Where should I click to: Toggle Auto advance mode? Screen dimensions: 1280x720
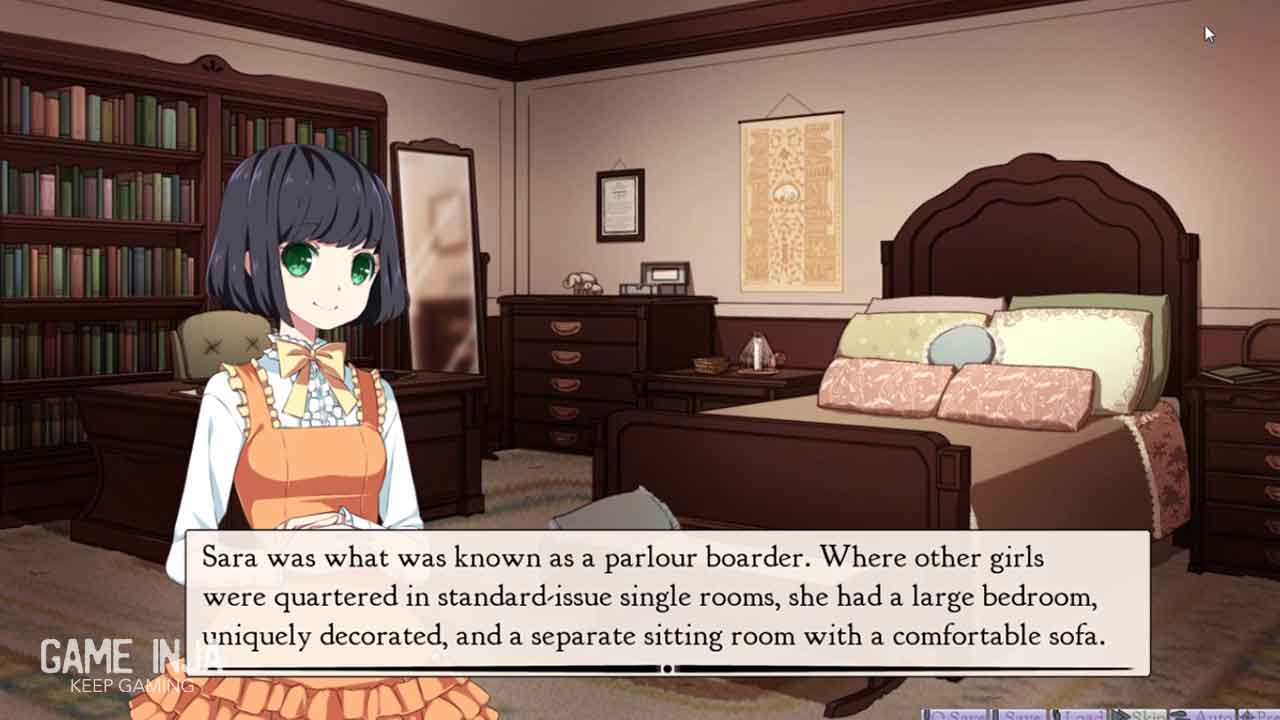[x=1204, y=714]
